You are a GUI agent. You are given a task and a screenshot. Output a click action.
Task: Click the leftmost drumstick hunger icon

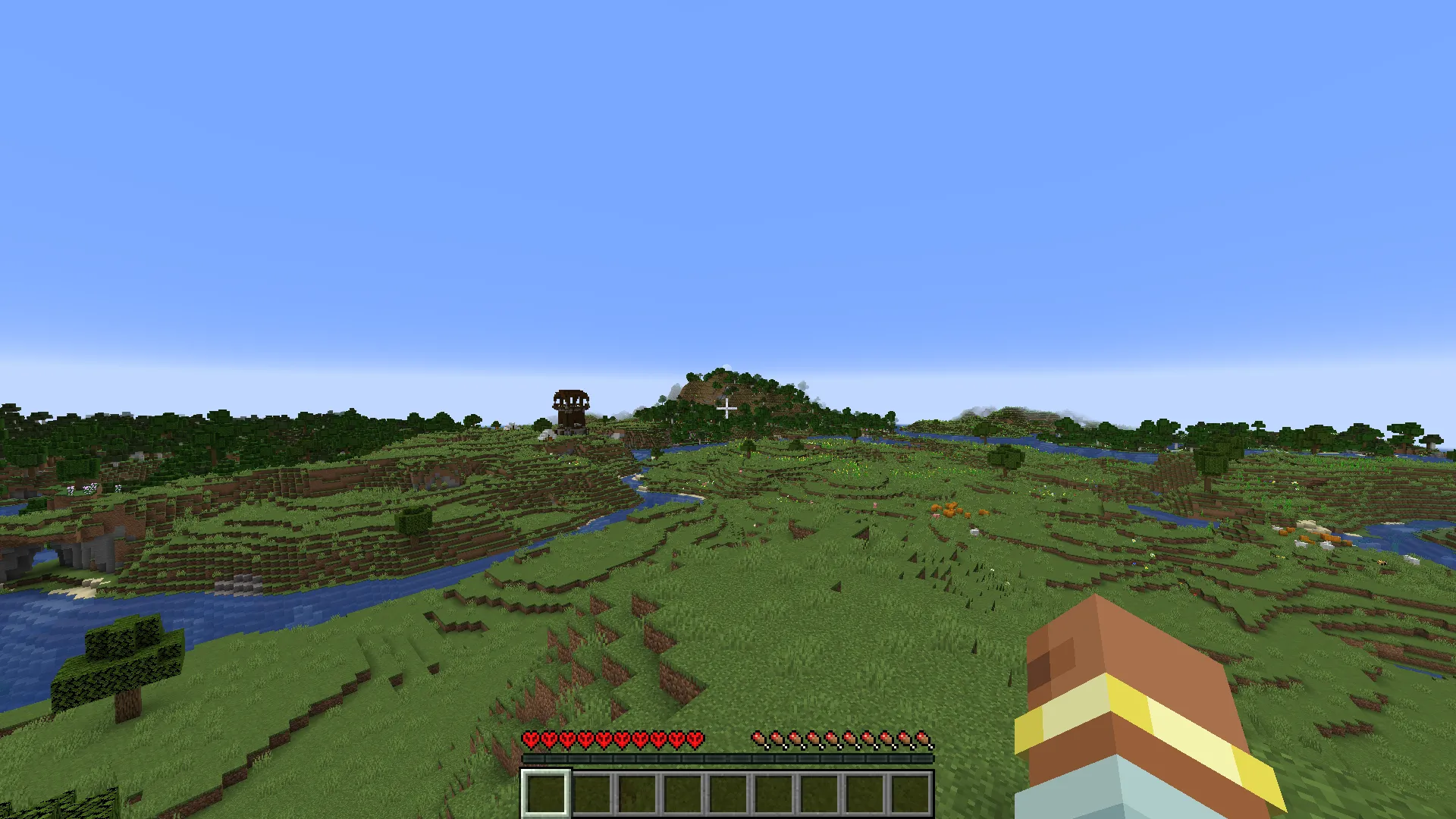click(x=759, y=738)
